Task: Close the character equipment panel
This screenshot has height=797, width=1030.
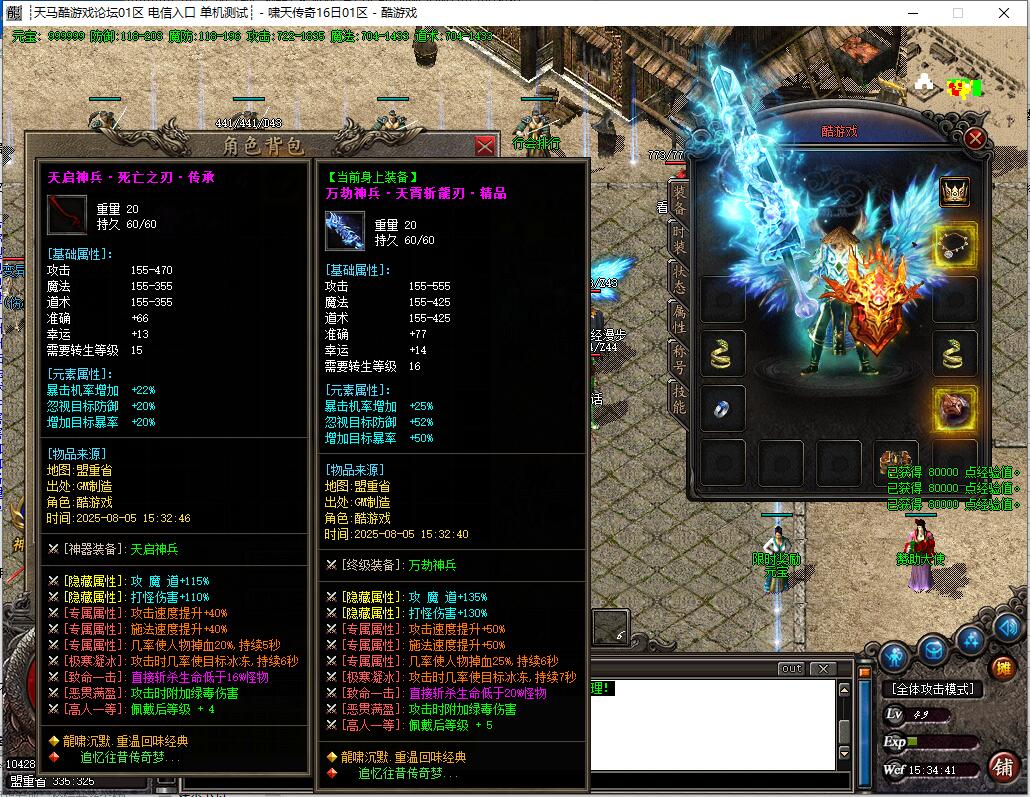Action: coord(975,139)
